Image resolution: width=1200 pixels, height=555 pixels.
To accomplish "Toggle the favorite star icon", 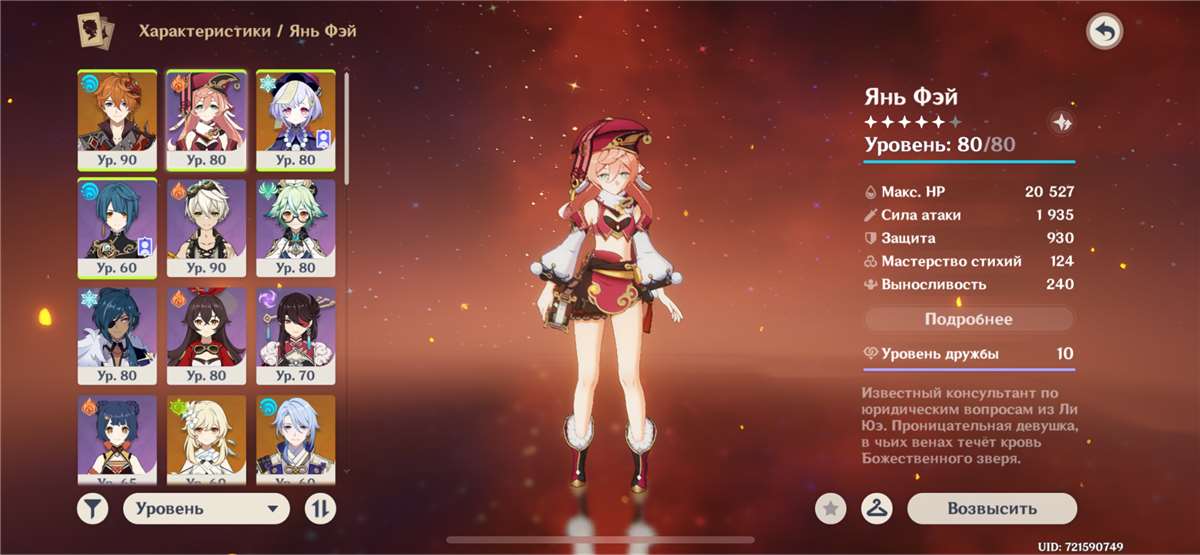I will [x=830, y=509].
